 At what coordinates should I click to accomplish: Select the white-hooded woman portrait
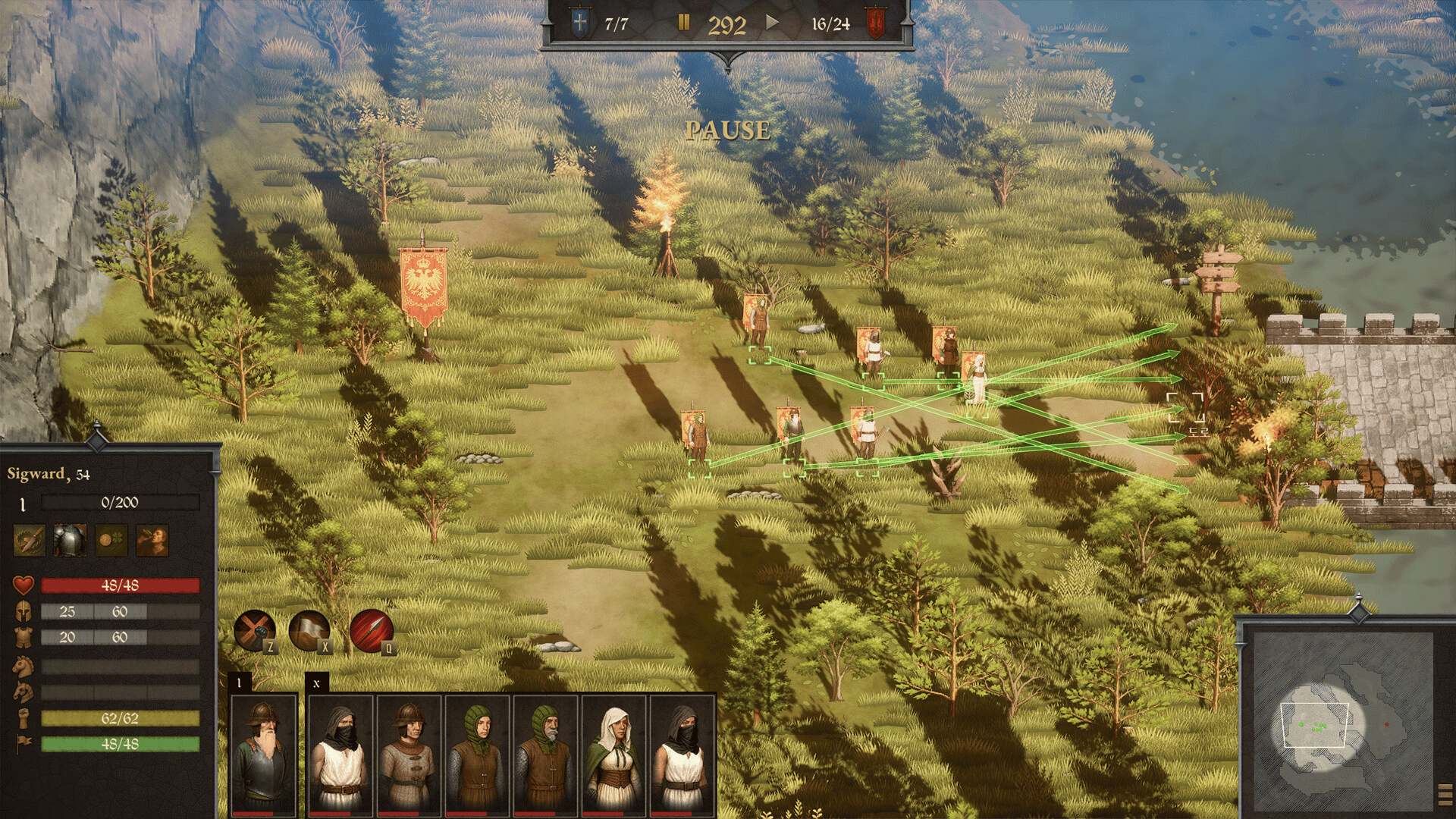coord(614,753)
